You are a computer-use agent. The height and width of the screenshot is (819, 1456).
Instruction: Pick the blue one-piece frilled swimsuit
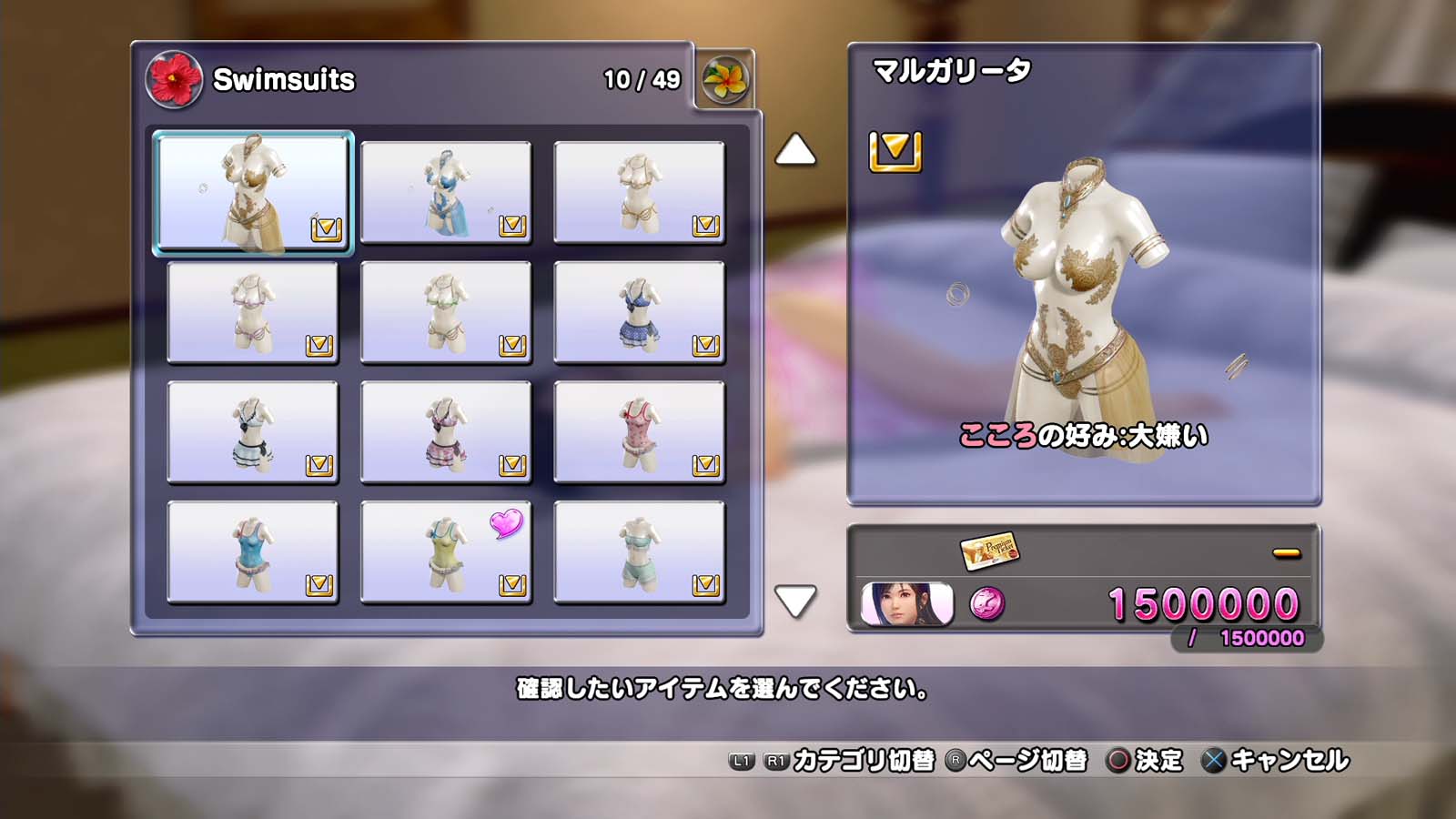coord(253,552)
